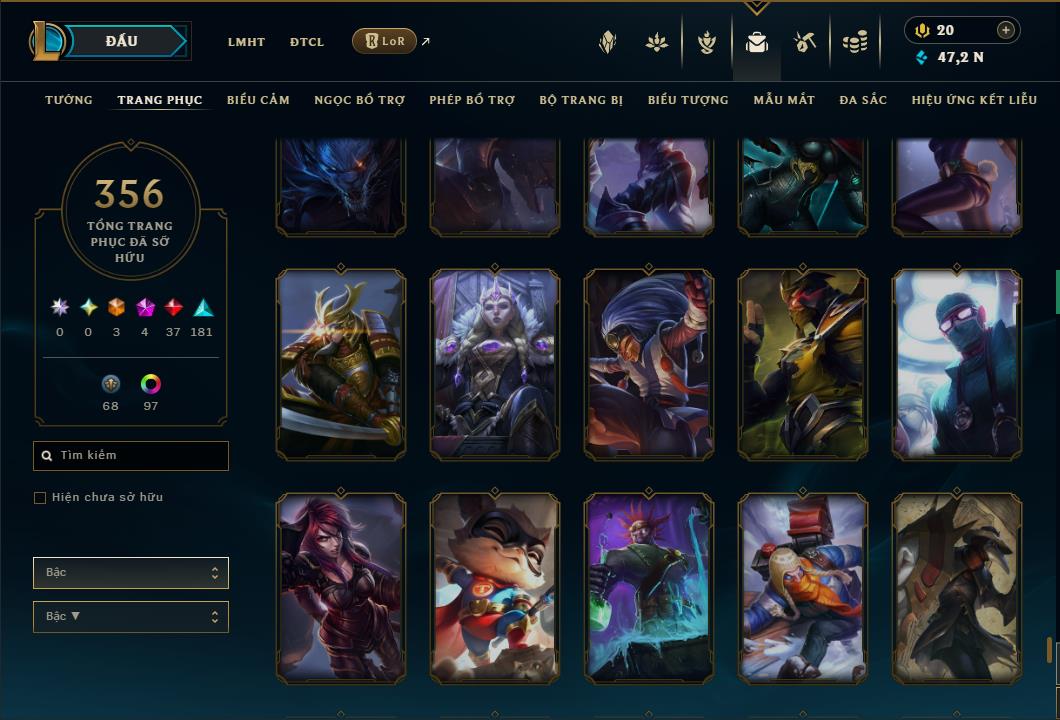Select the NGỌC BỔ TRỢ tab

[359, 100]
